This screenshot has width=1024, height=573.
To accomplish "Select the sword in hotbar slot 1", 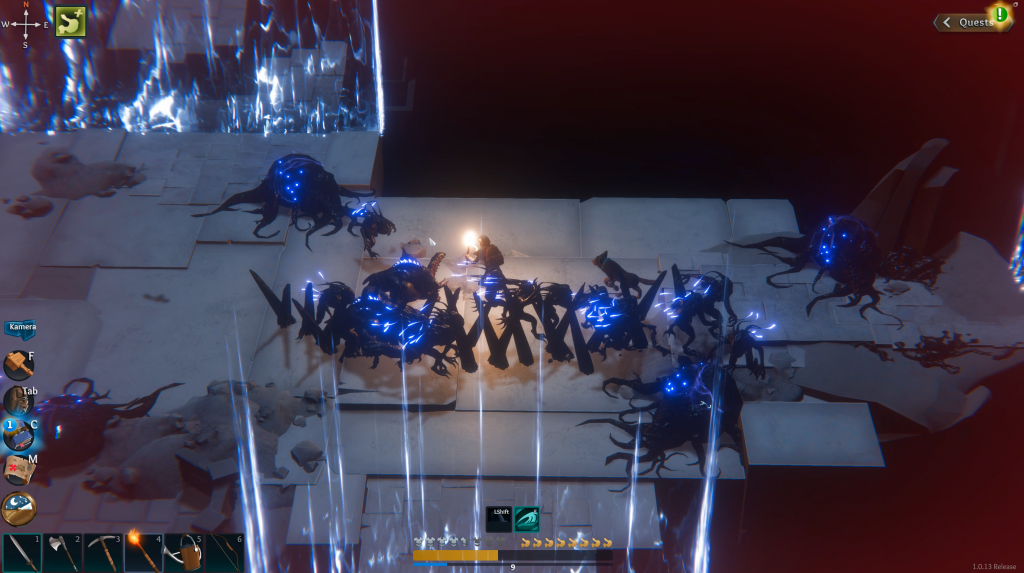I will pyautogui.click(x=22, y=553).
